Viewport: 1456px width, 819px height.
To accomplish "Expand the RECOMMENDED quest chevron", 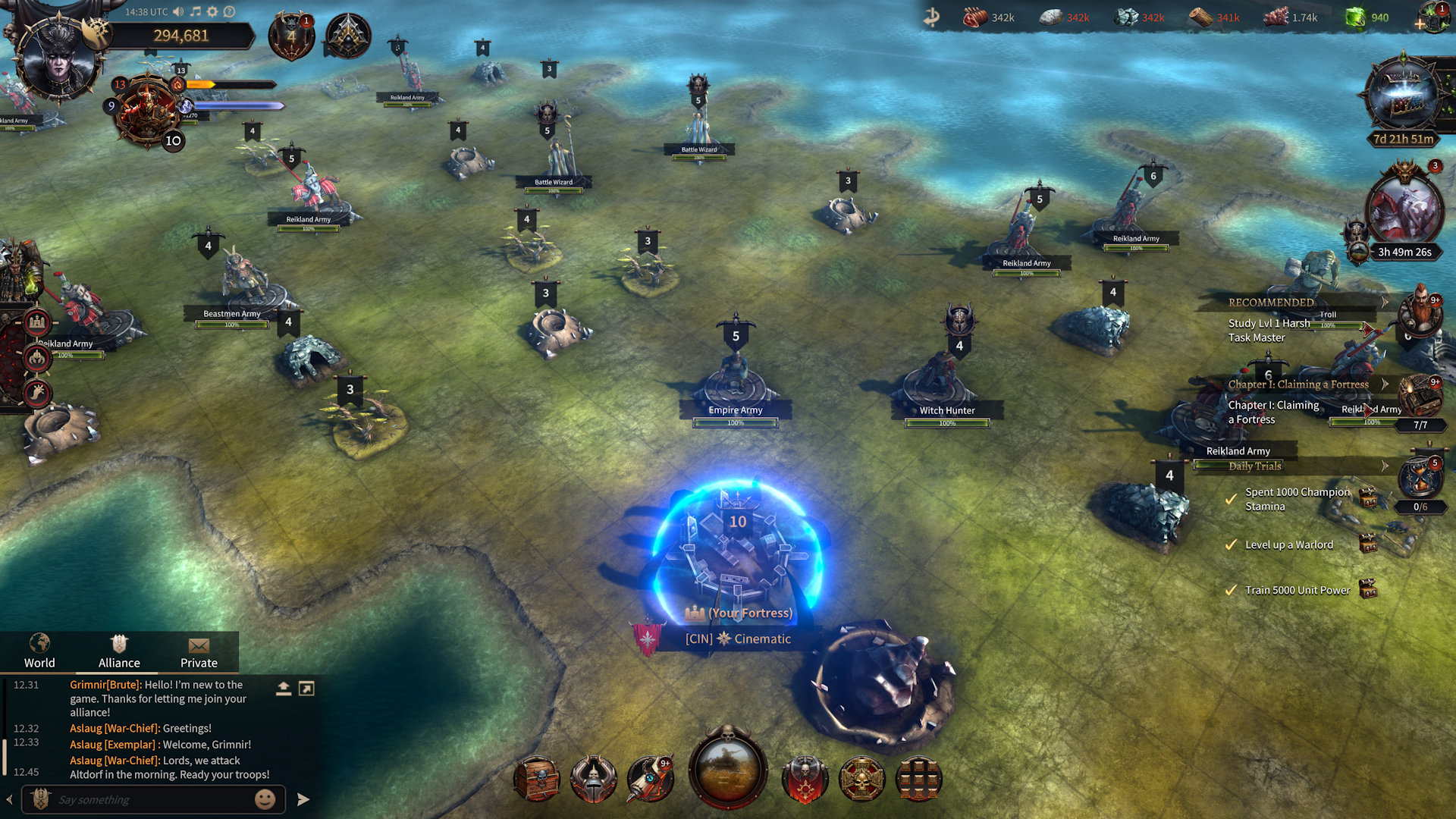I will [1385, 301].
